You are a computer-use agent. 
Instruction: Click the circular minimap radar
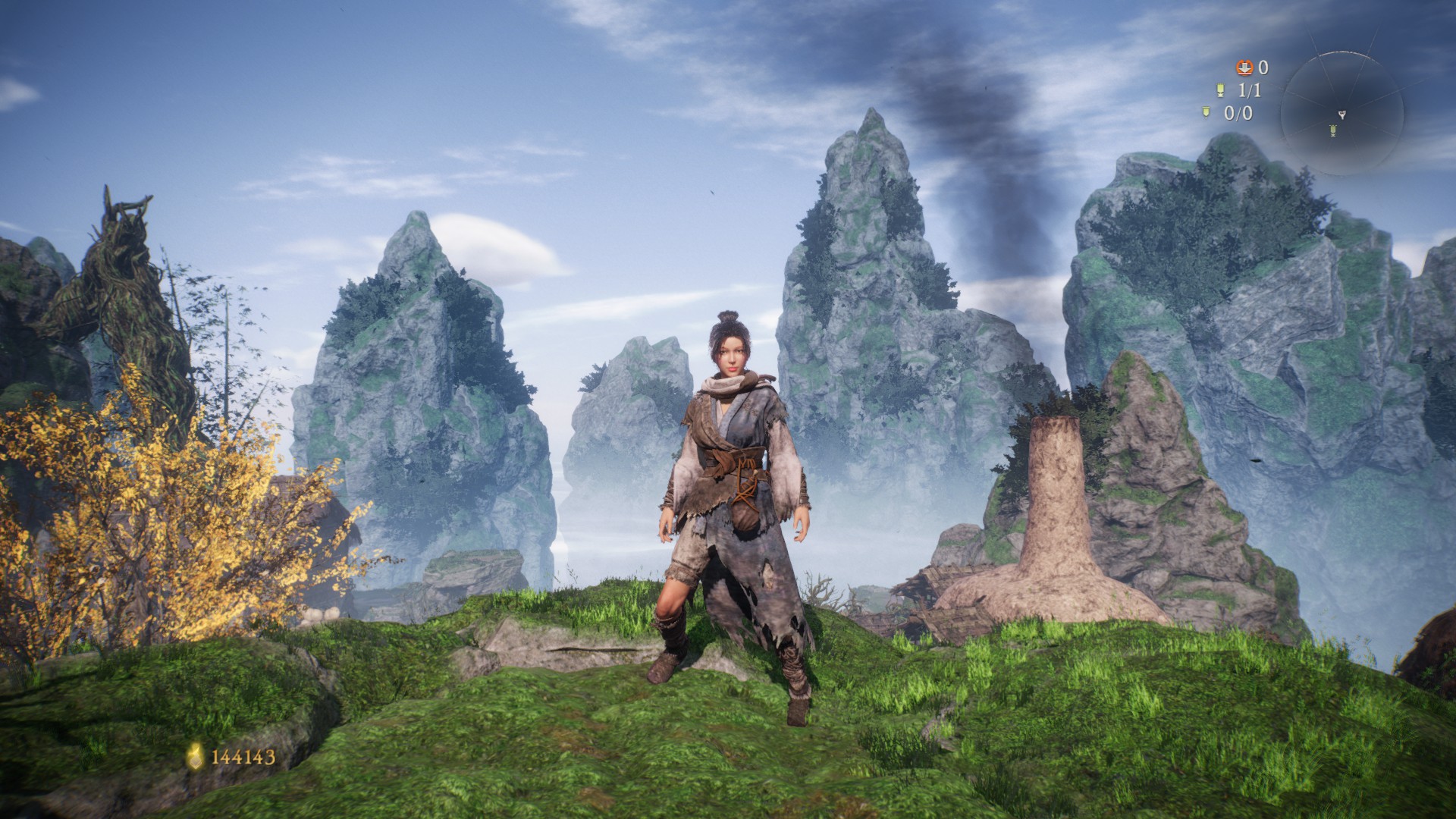(1341, 114)
